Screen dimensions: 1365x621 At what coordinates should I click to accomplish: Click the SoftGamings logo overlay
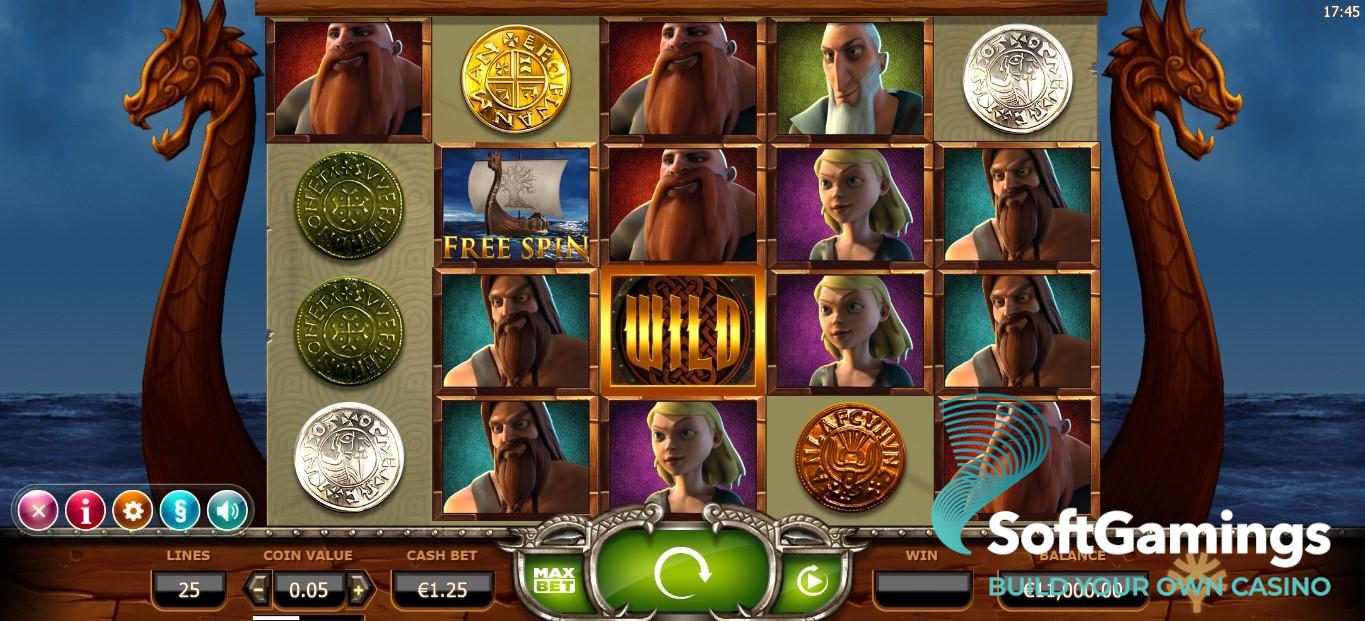tap(1130, 520)
